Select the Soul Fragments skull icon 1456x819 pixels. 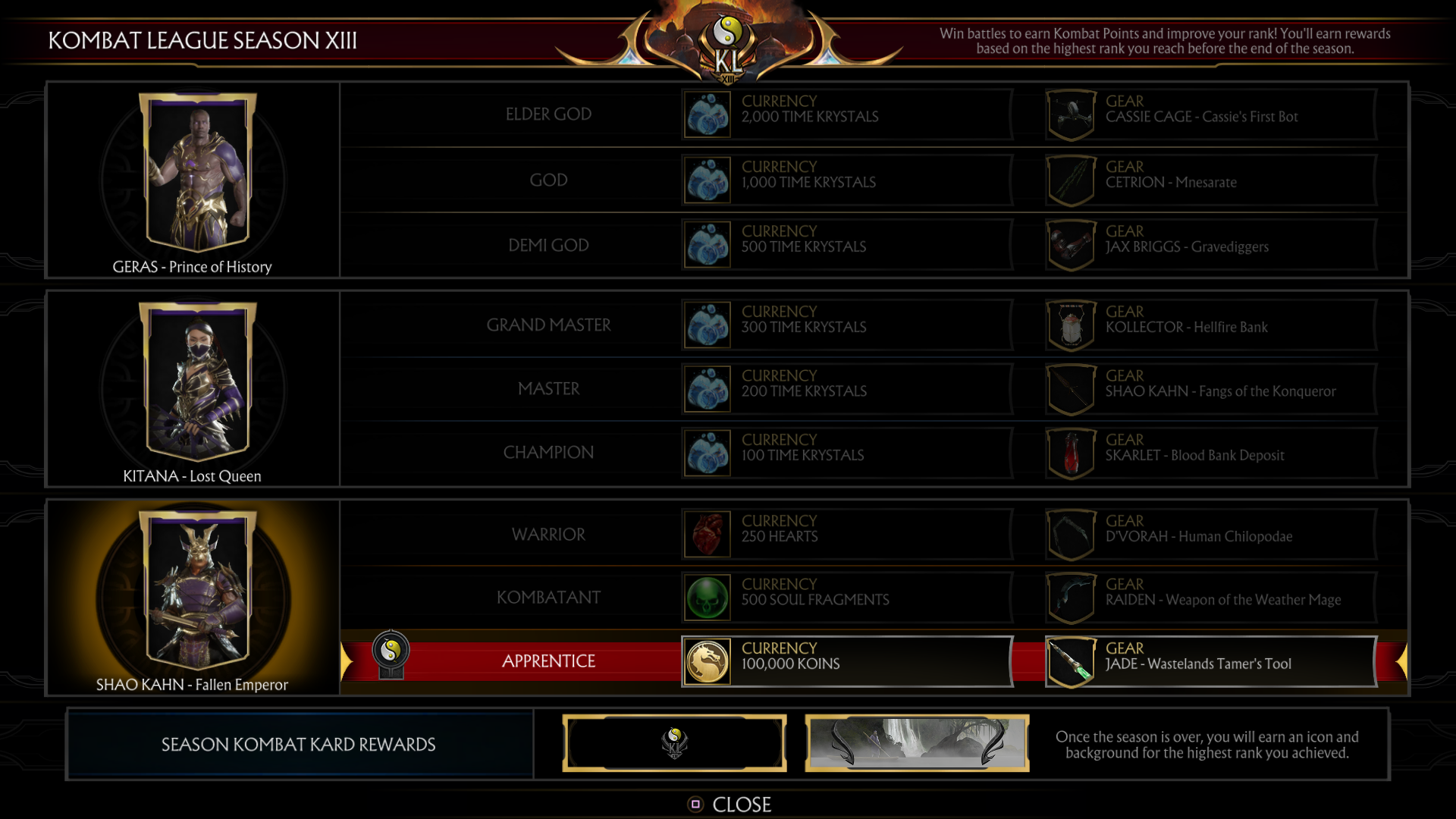tap(707, 597)
